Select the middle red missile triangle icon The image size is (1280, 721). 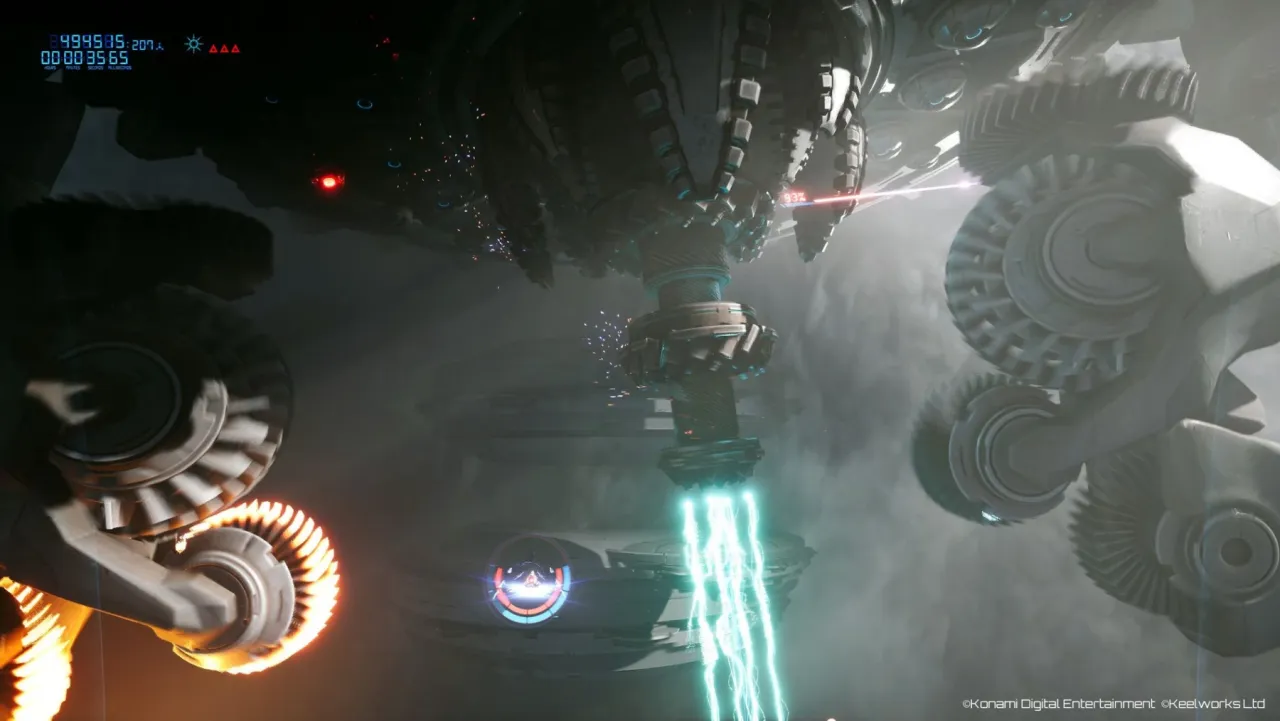click(x=225, y=49)
